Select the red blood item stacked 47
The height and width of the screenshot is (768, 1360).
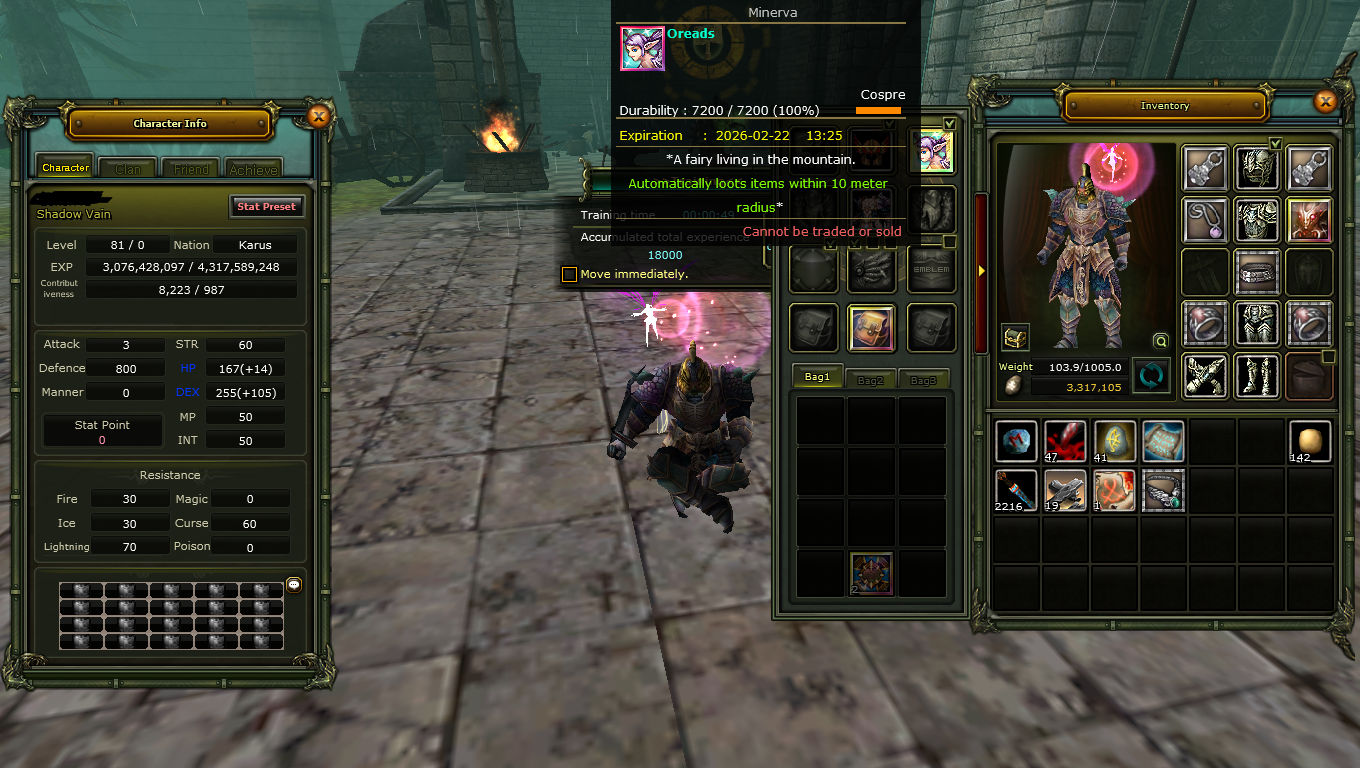point(1065,441)
